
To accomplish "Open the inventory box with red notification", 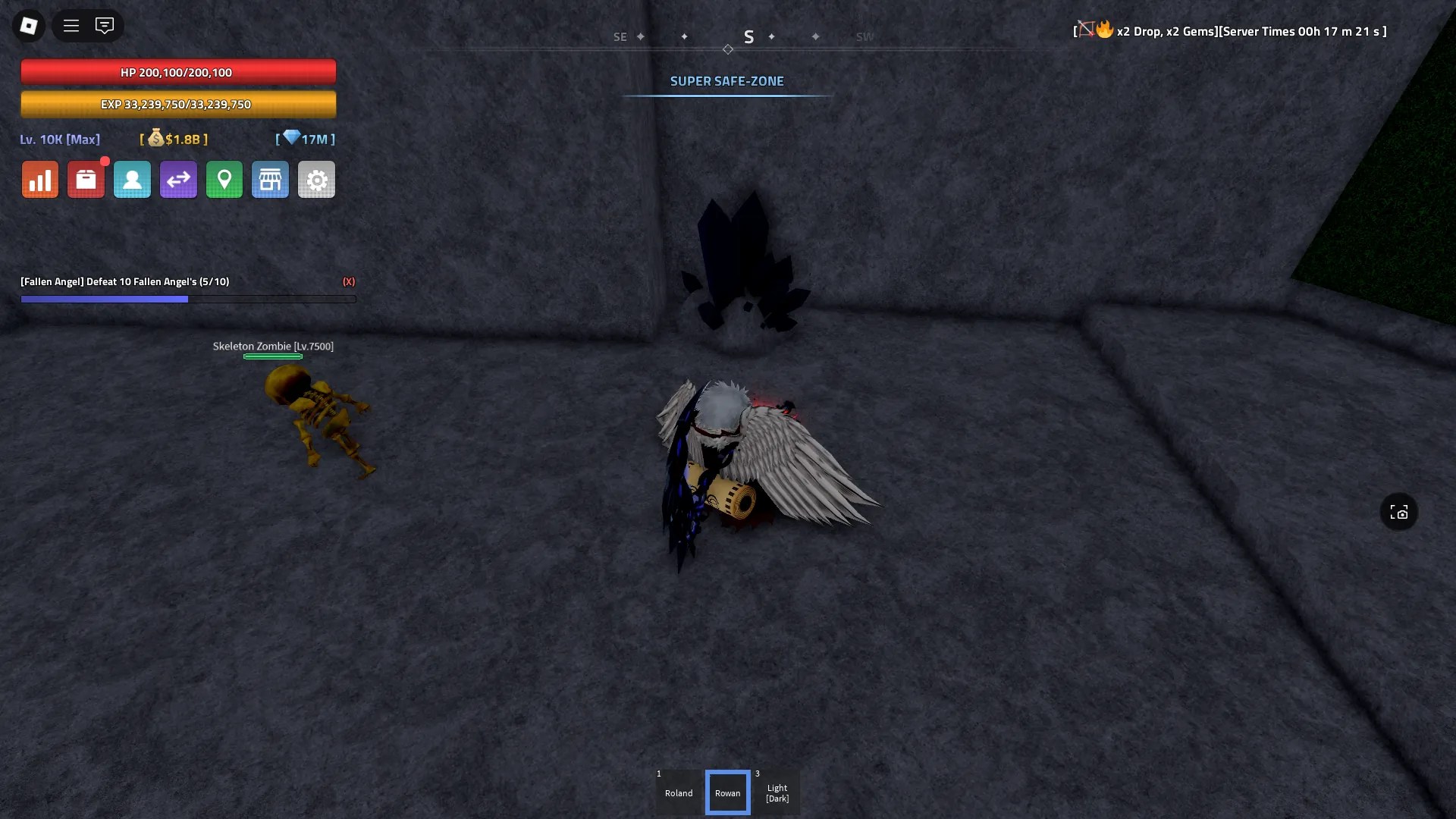I will (x=86, y=179).
